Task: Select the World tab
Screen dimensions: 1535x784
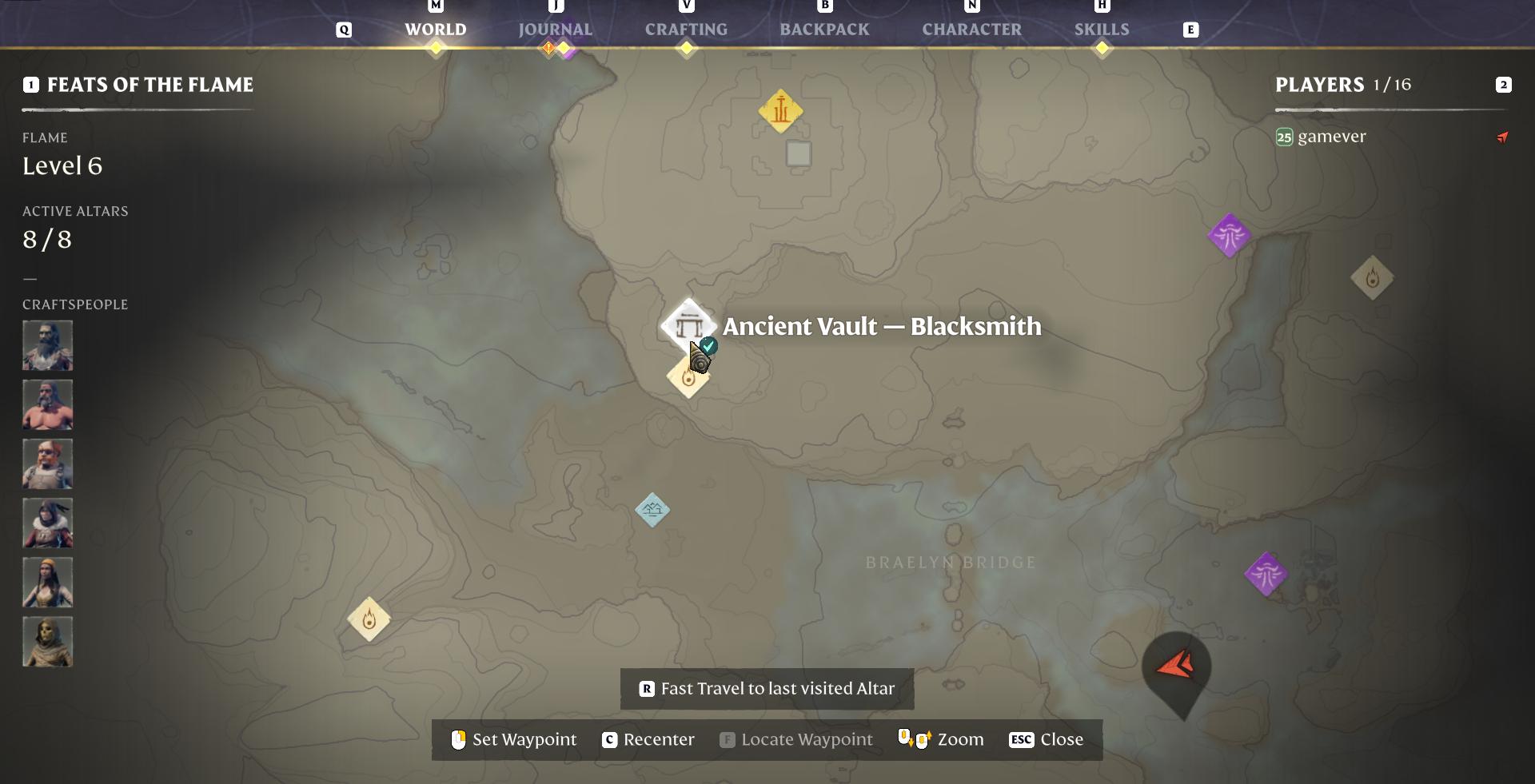Action: click(x=435, y=30)
